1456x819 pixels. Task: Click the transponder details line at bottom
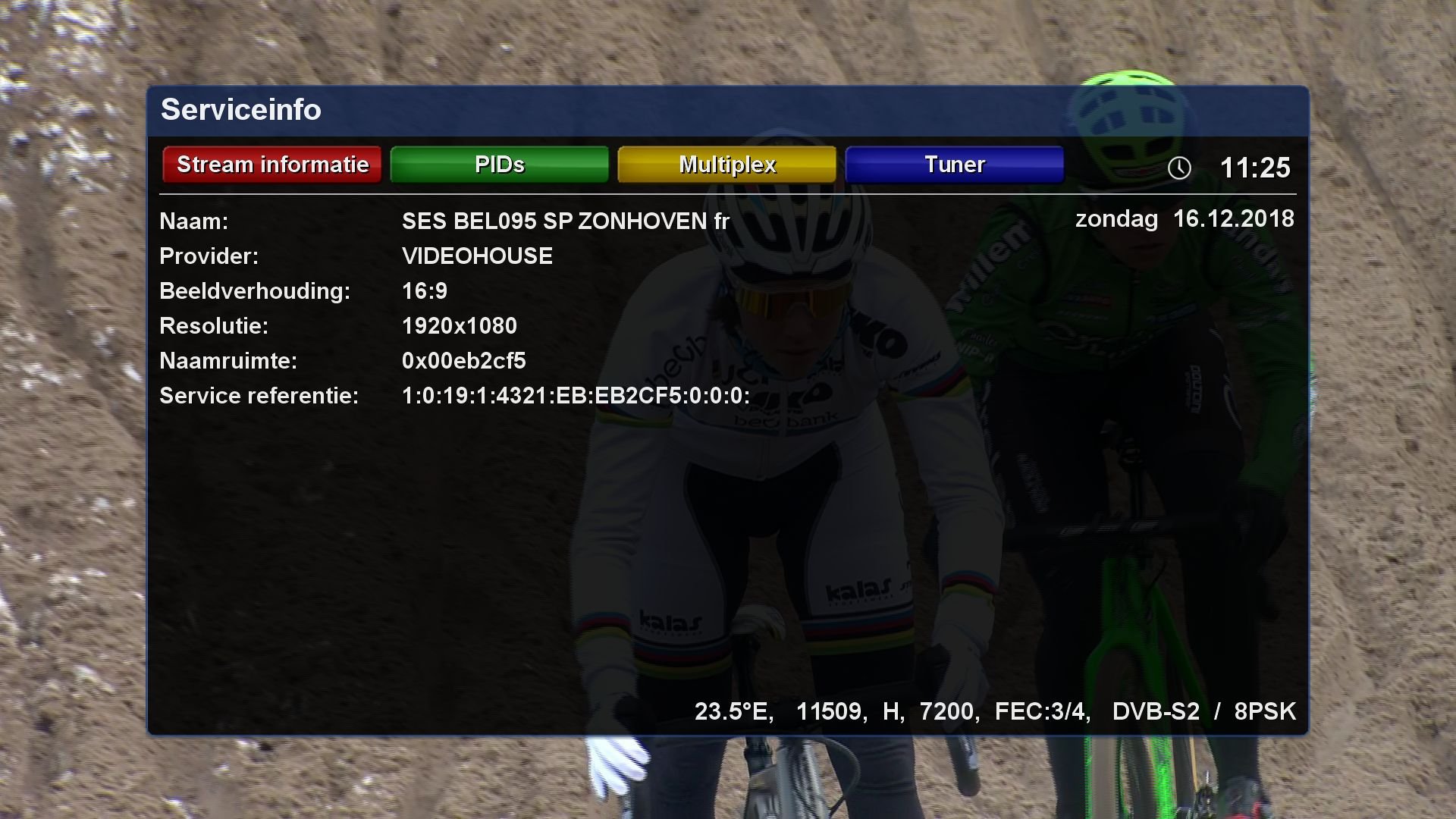coord(996,711)
